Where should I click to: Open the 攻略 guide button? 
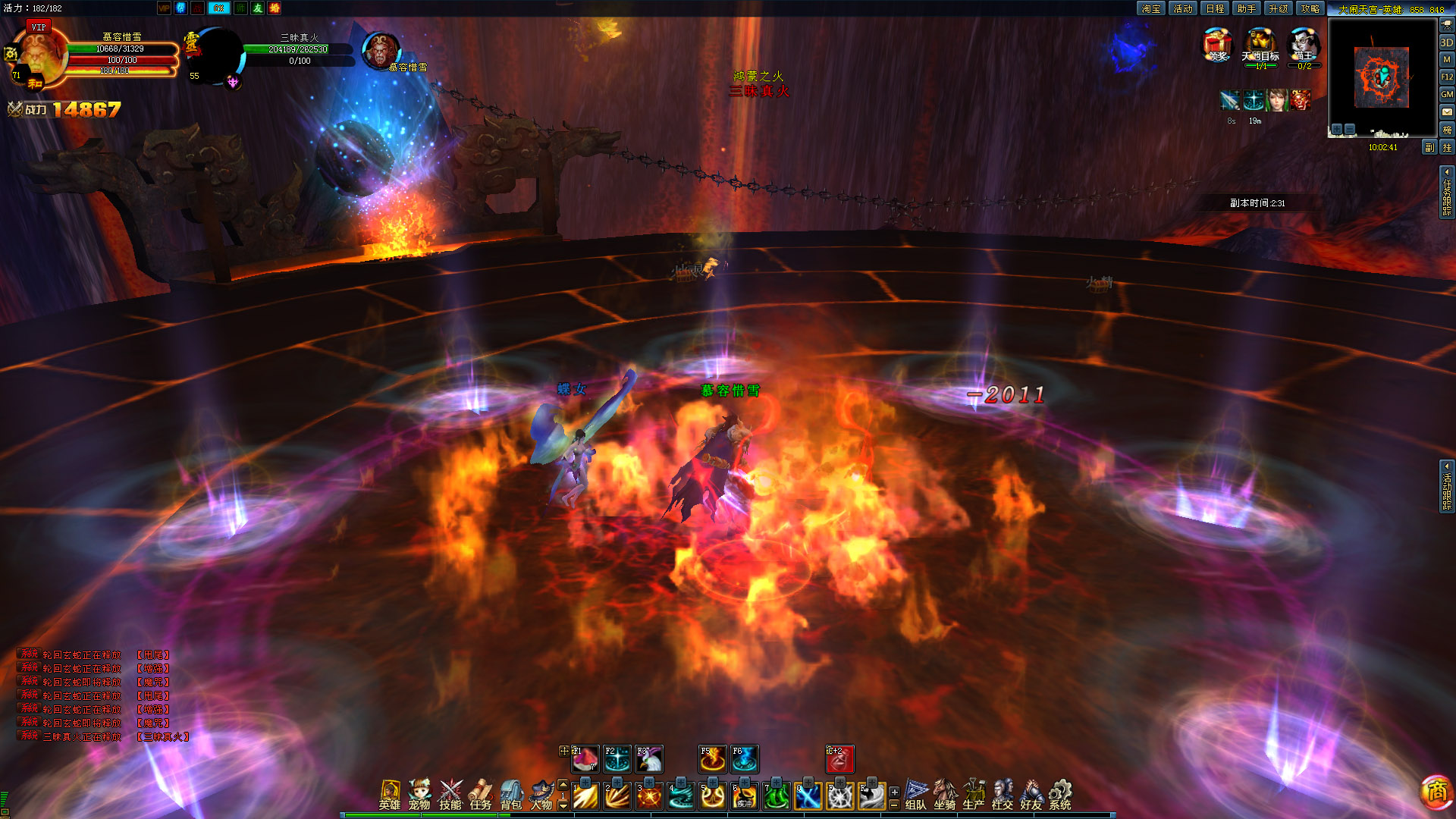pyautogui.click(x=1310, y=8)
